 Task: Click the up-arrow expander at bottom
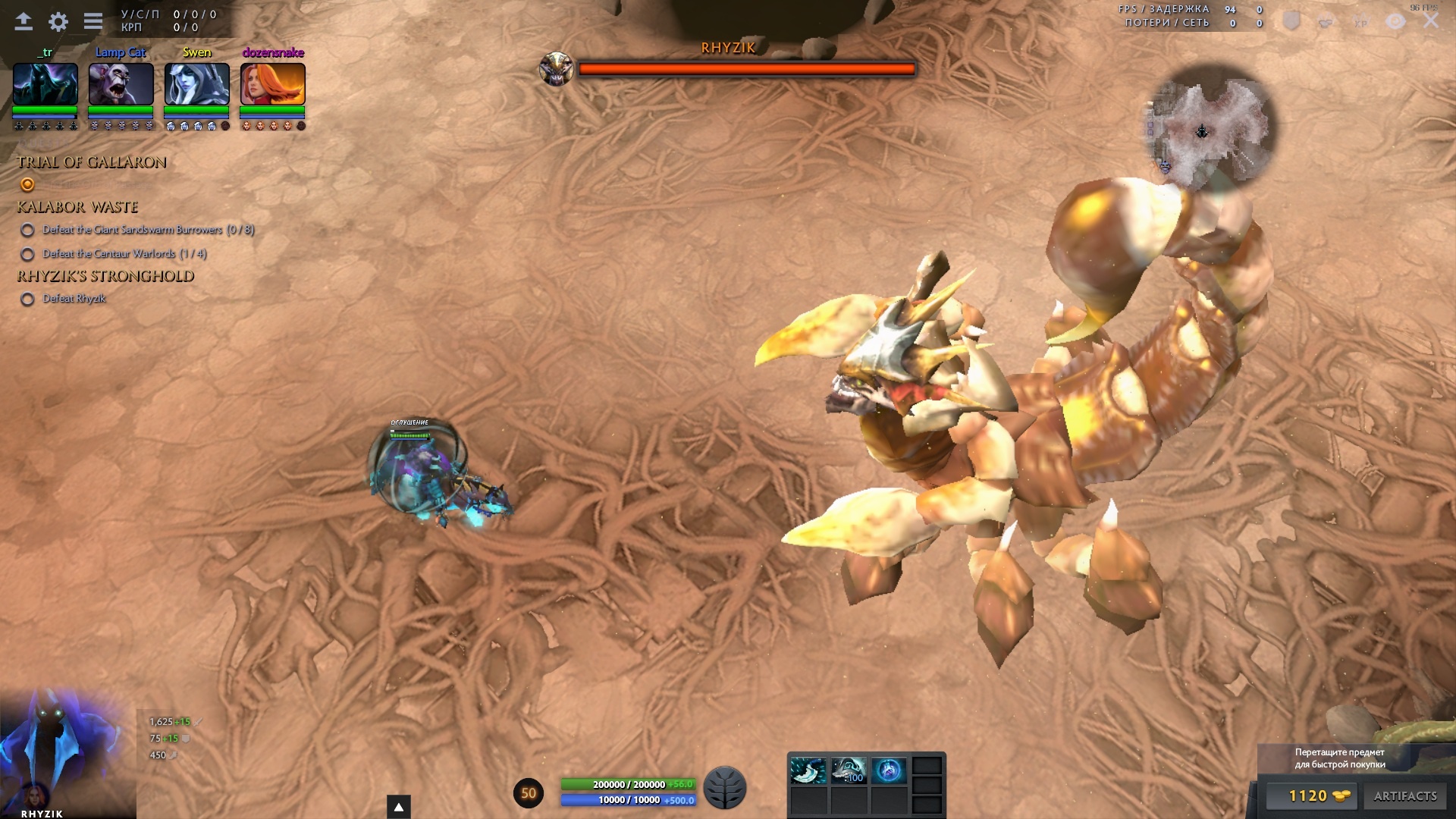pos(399,807)
